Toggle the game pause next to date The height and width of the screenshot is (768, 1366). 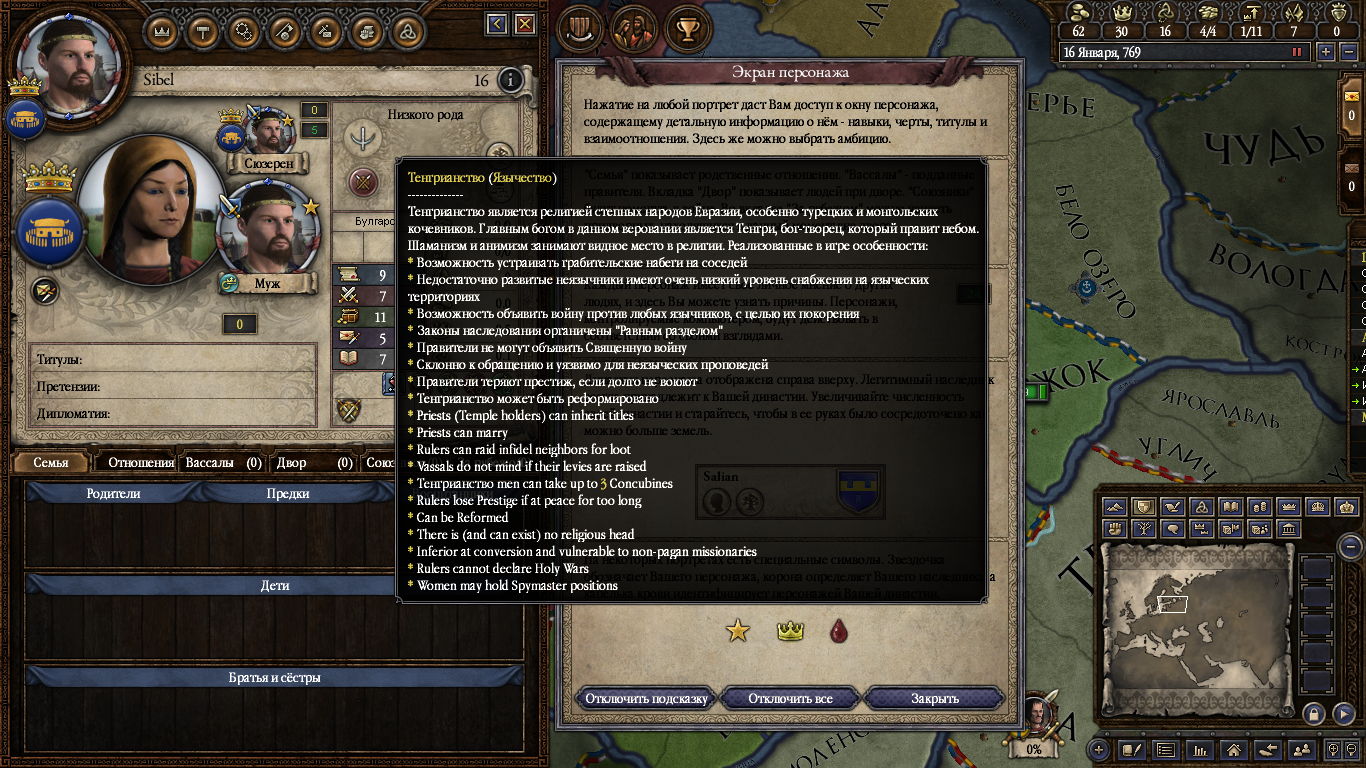(1298, 52)
